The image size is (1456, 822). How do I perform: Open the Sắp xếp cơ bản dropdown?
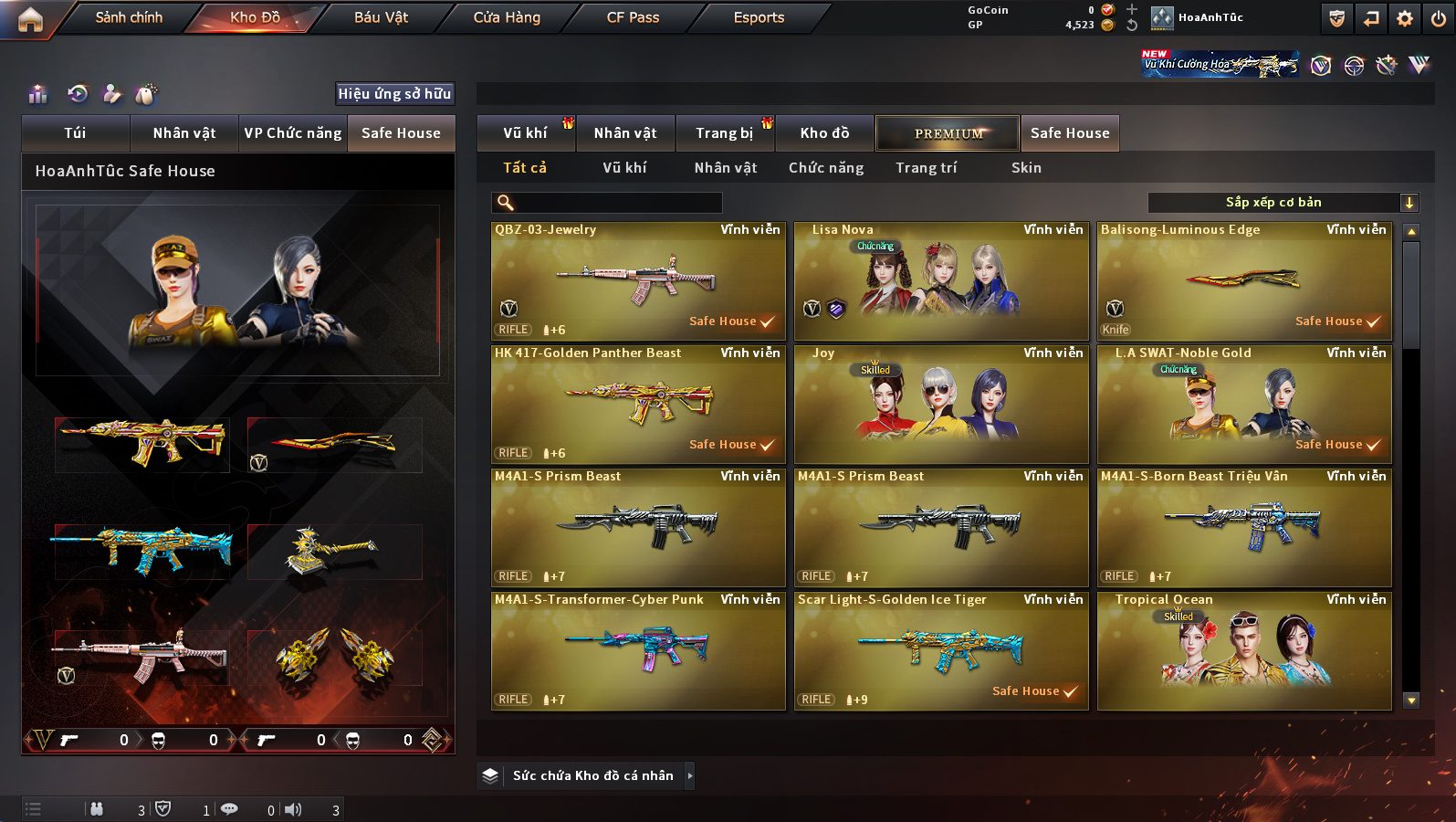point(1282,203)
